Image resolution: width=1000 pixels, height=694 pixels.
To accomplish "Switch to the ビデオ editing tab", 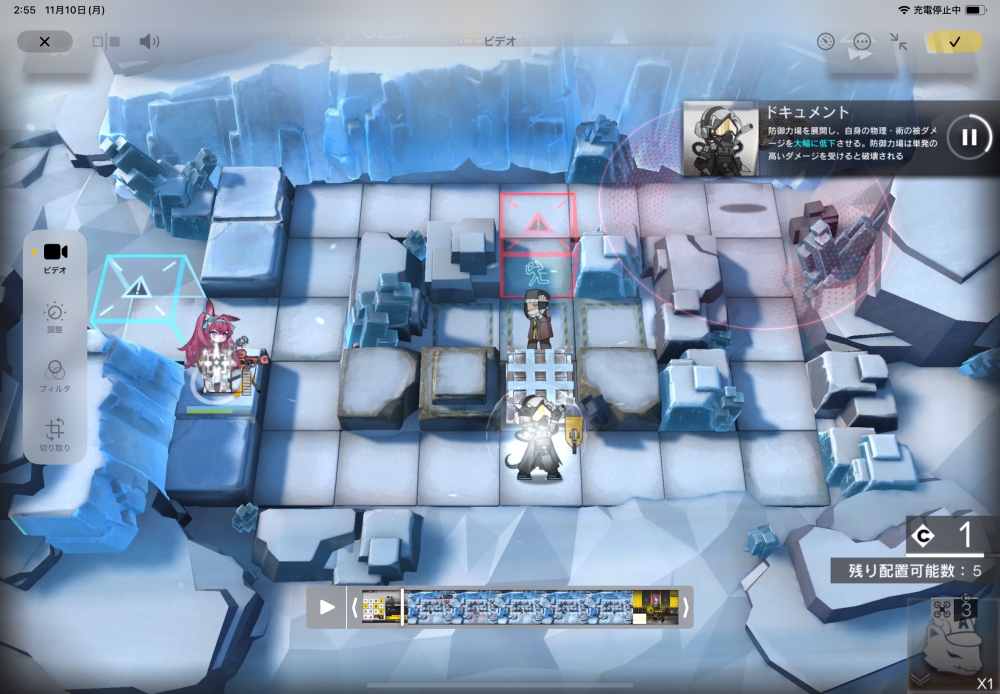I will click(x=55, y=258).
